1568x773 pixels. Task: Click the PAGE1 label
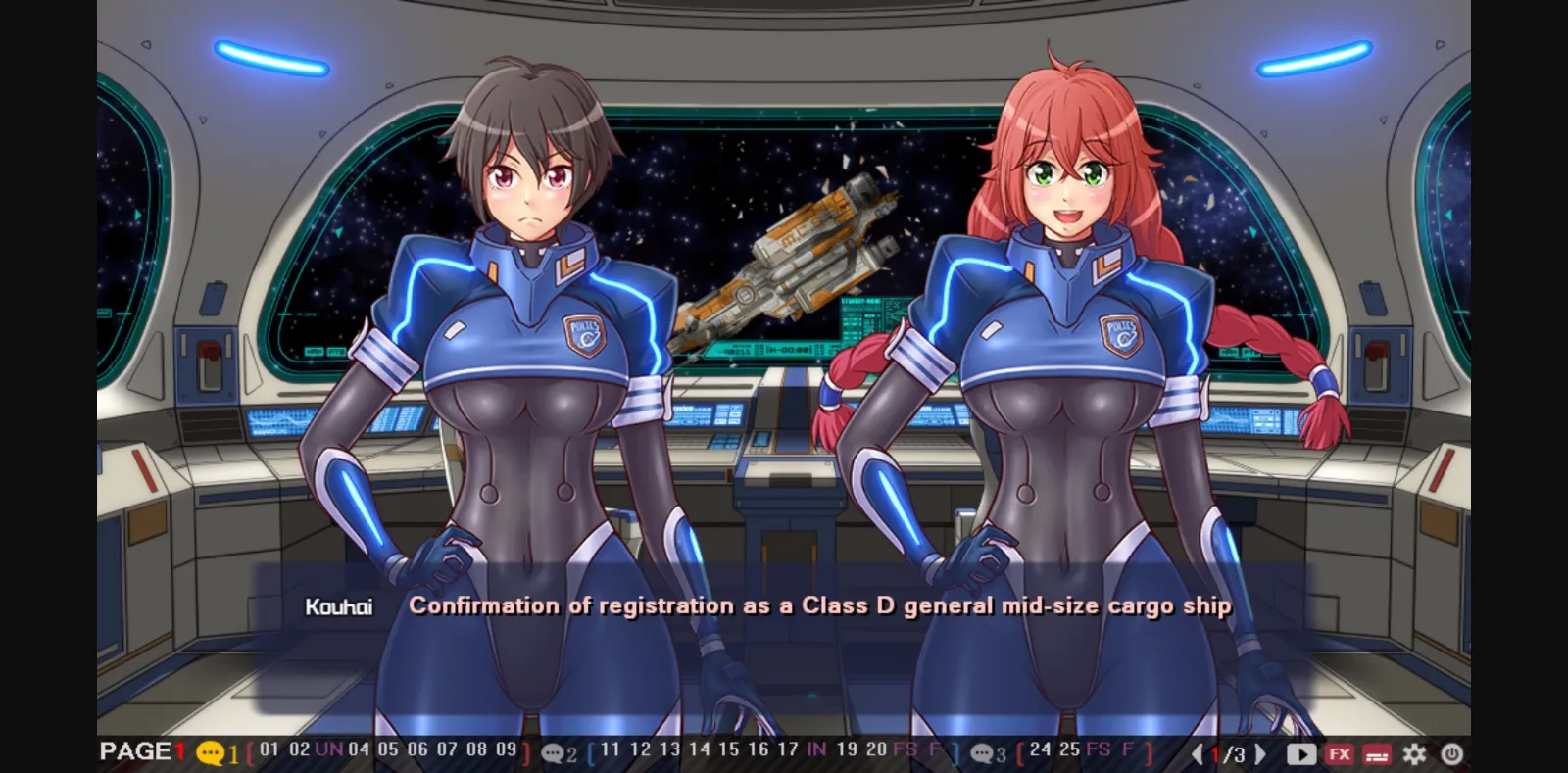click(x=143, y=752)
